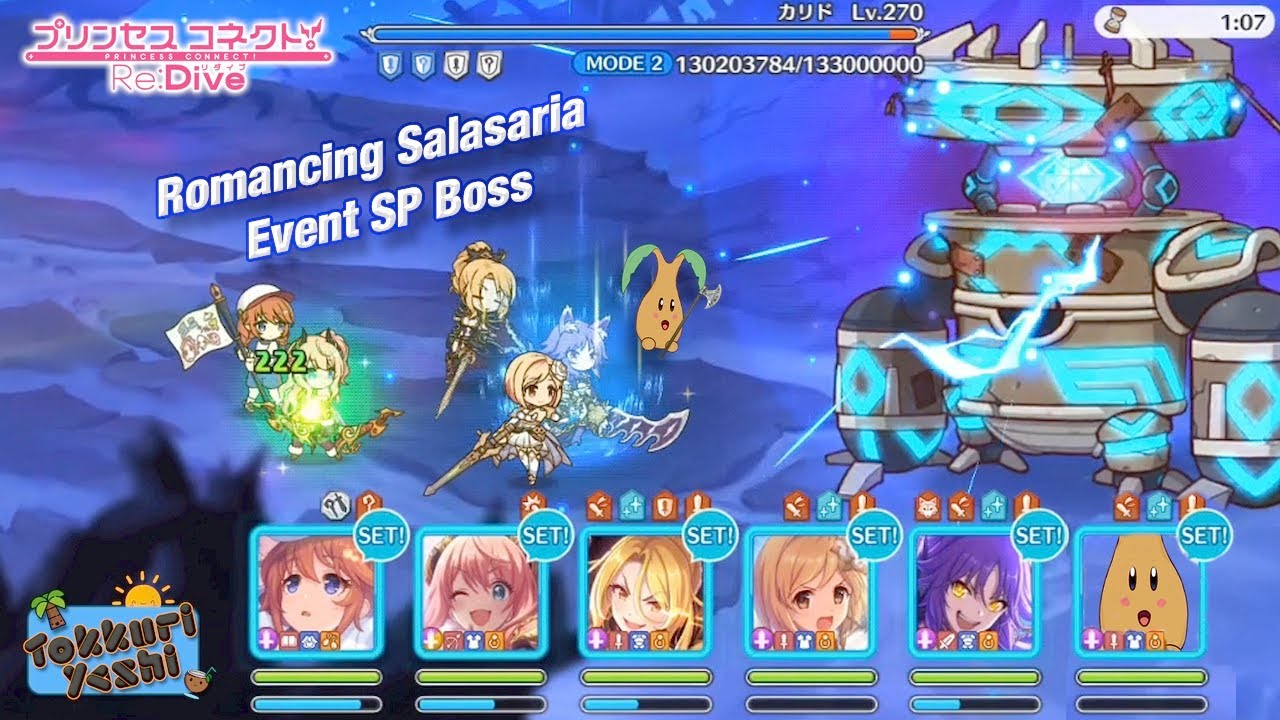Click the shield icon above the potato character portrait
Viewport: 1280px width, 720px height.
click(1192, 505)
